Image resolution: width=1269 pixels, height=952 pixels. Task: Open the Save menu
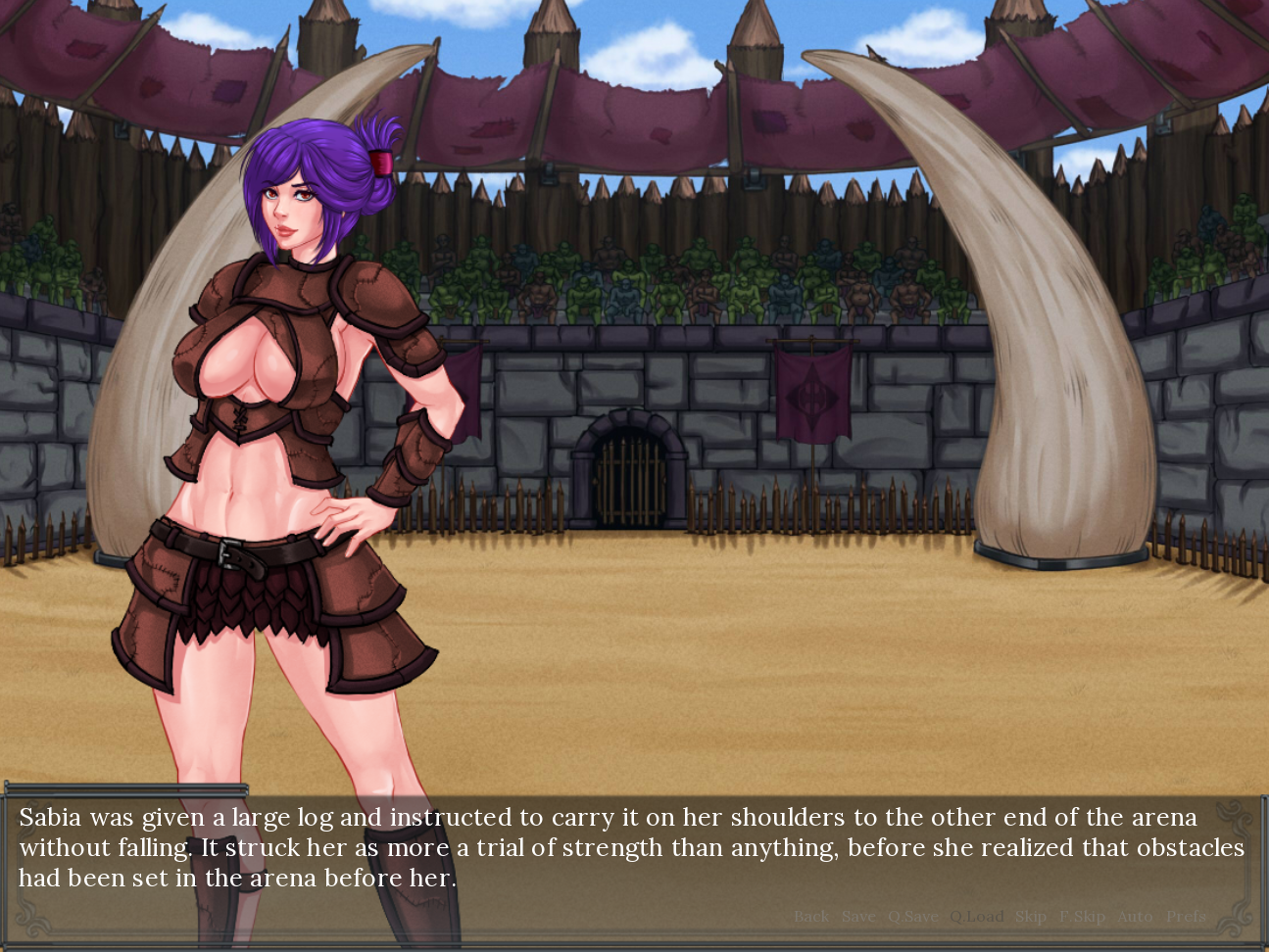point(858,917)
